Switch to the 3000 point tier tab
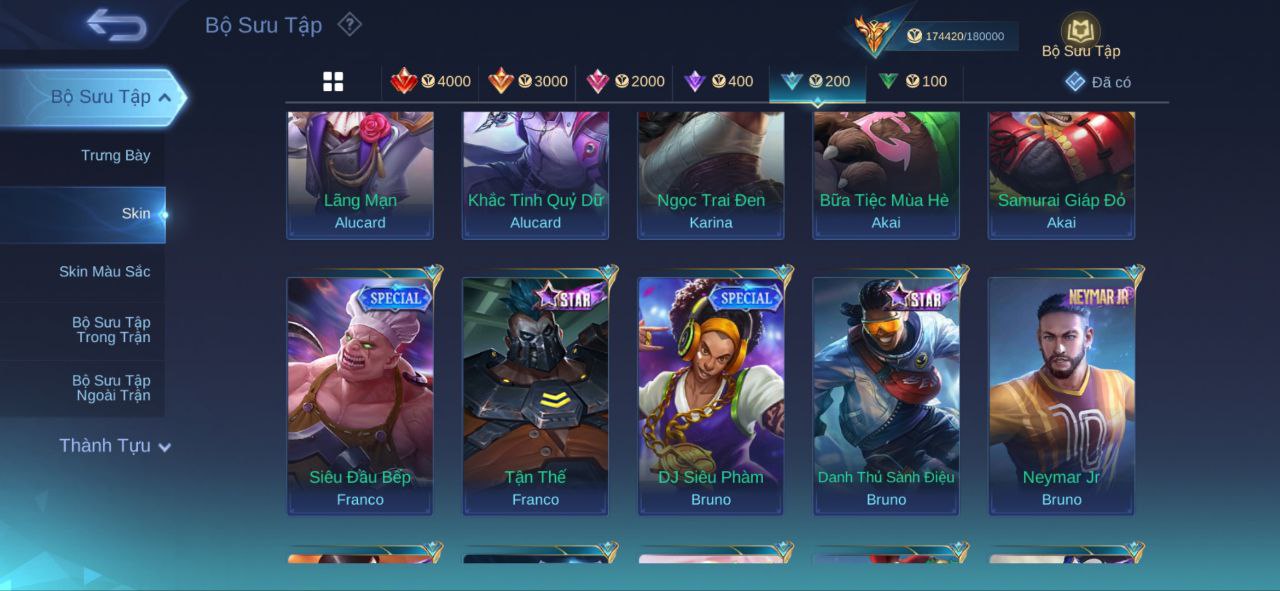Viewport: 1280px width, 591px height. [528, 82]
